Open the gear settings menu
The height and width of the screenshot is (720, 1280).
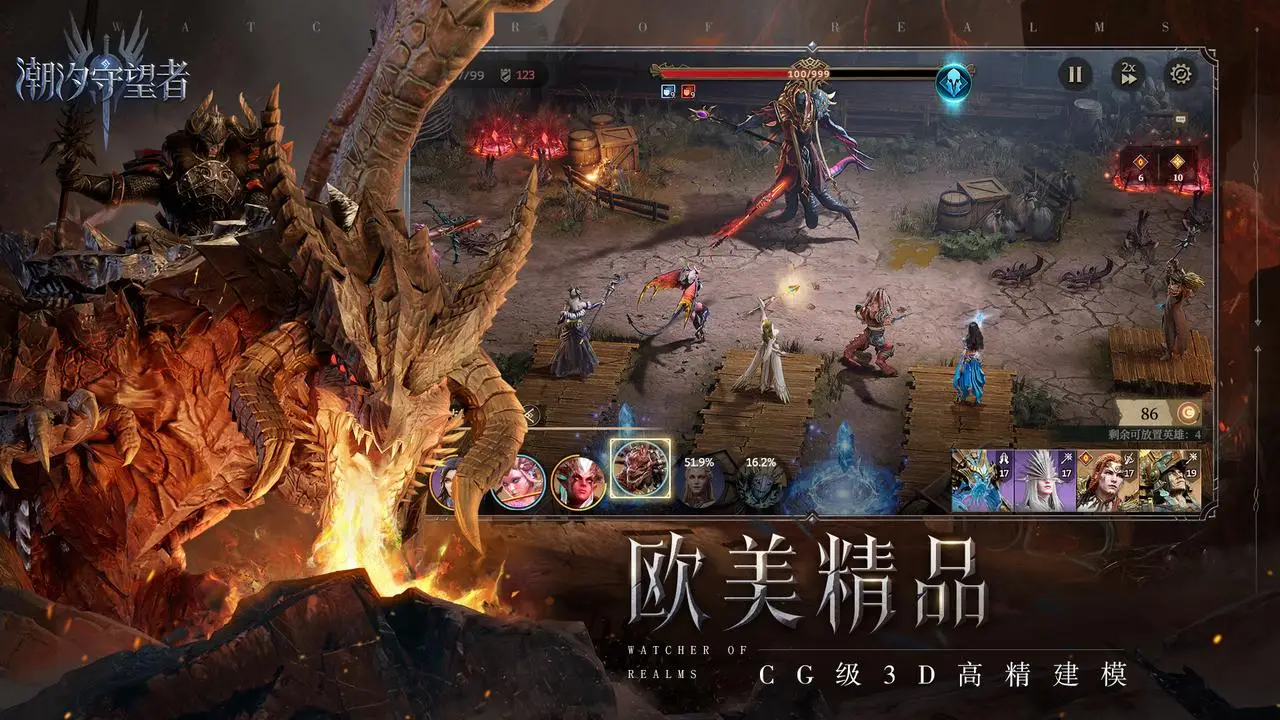[1181, 73]
